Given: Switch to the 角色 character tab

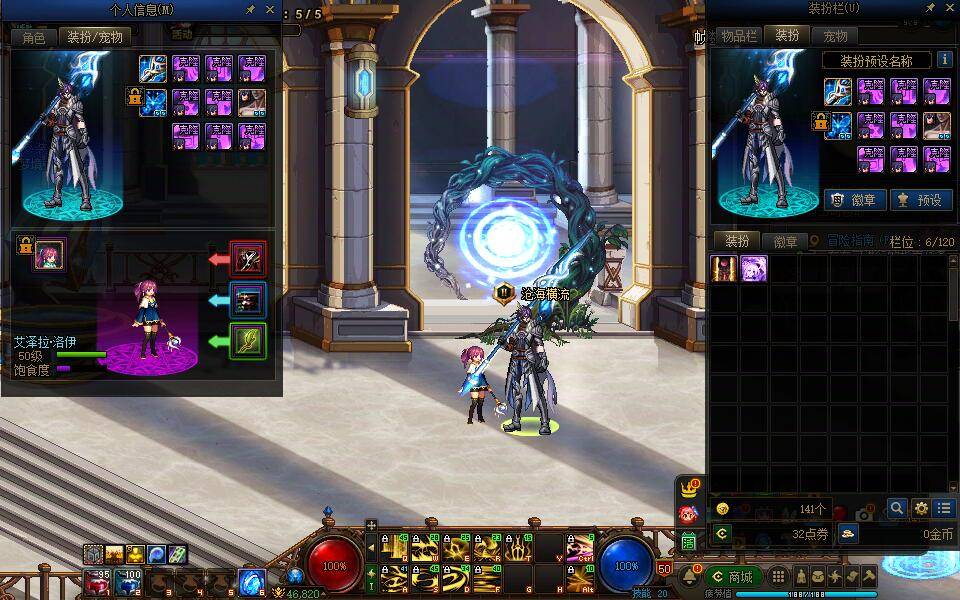Looking at the screenshot, I should [x=34, y=37].
